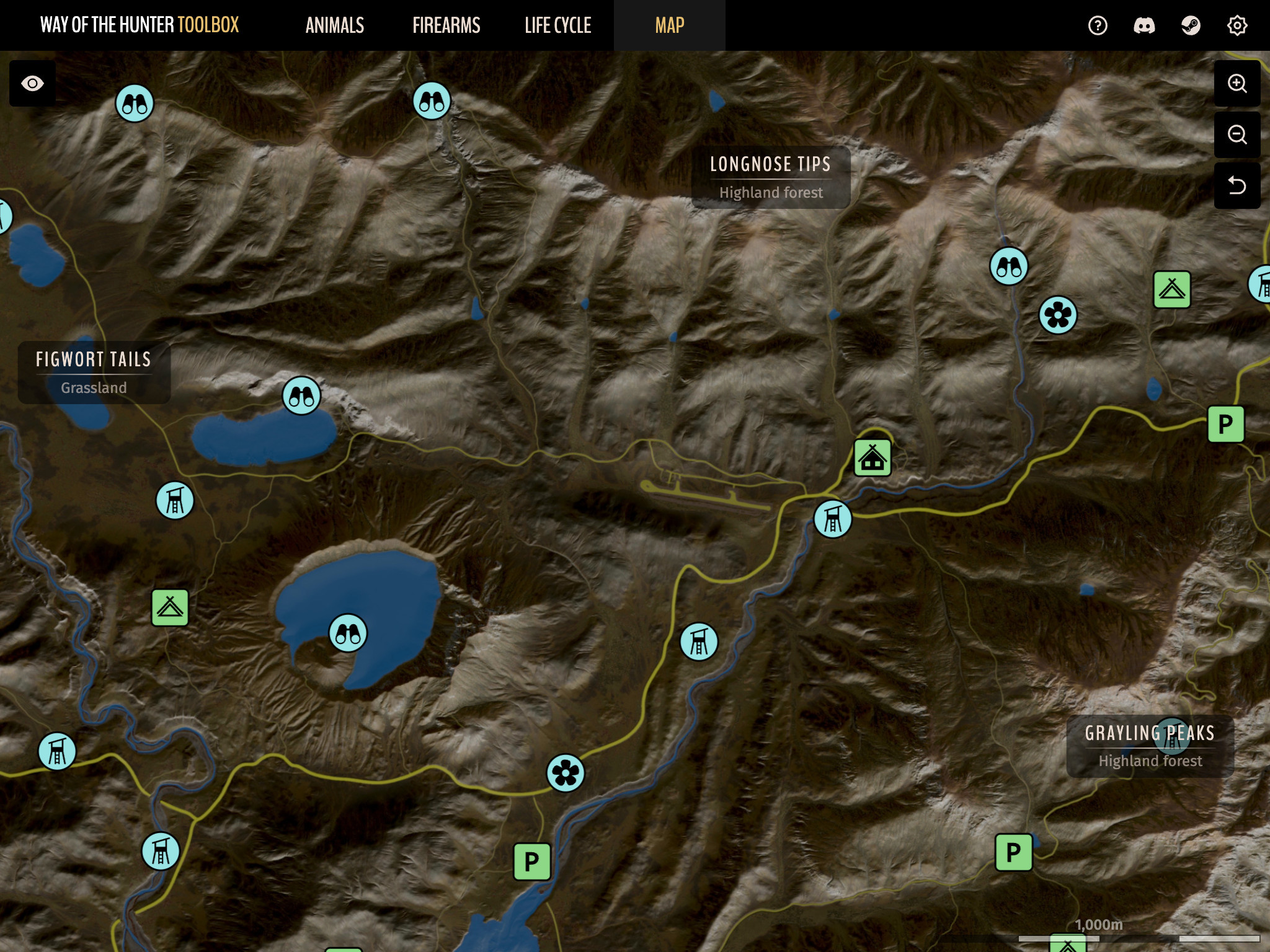This screenshot has height=952, width=1270.
Task: Select the Life Cycle tab
Action: [x=558, y=25]
